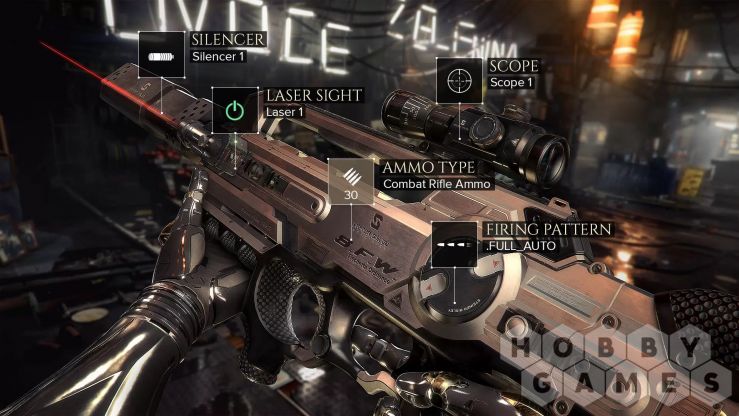739x416 pixels.
Task: Toggle the Laser Sight power icon
Action: pyautogui.click(x=234, y=109)
